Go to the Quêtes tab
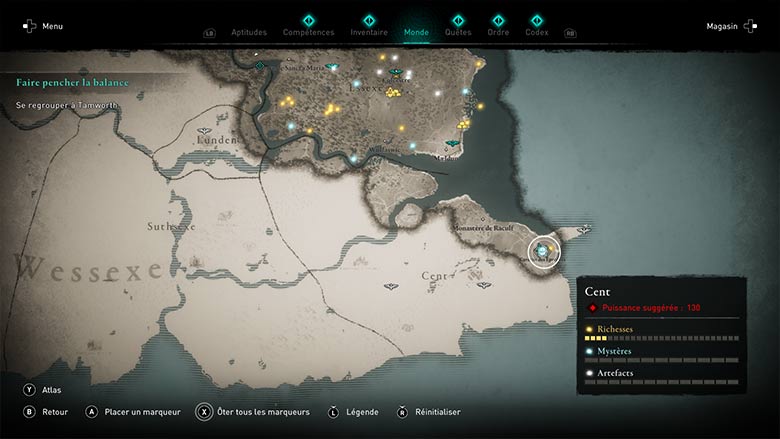The width and height of the screenshot is (780, 439). point(458,32)
